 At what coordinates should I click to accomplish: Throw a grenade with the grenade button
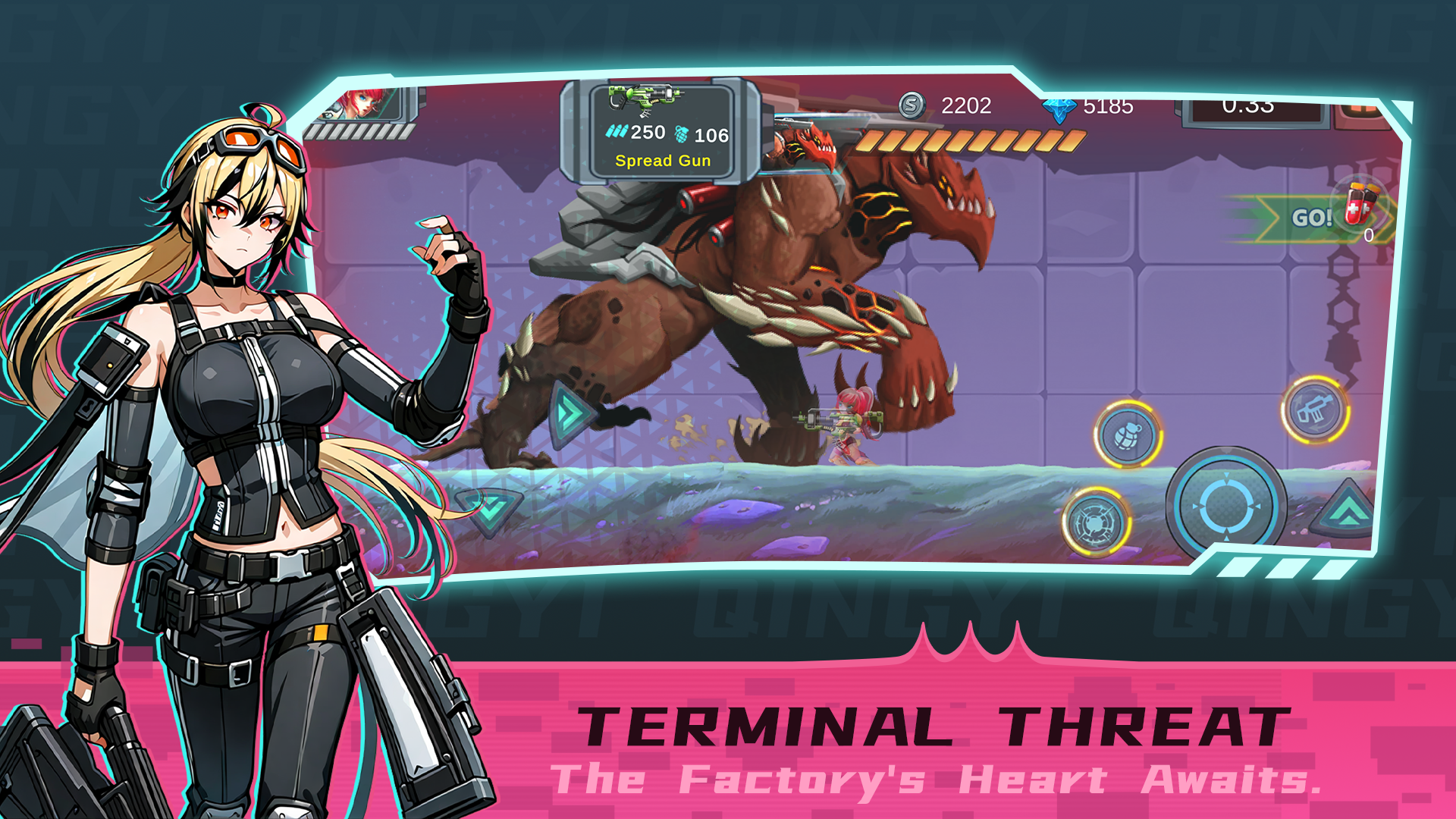pyautogui.click(x=1128, y=435)
